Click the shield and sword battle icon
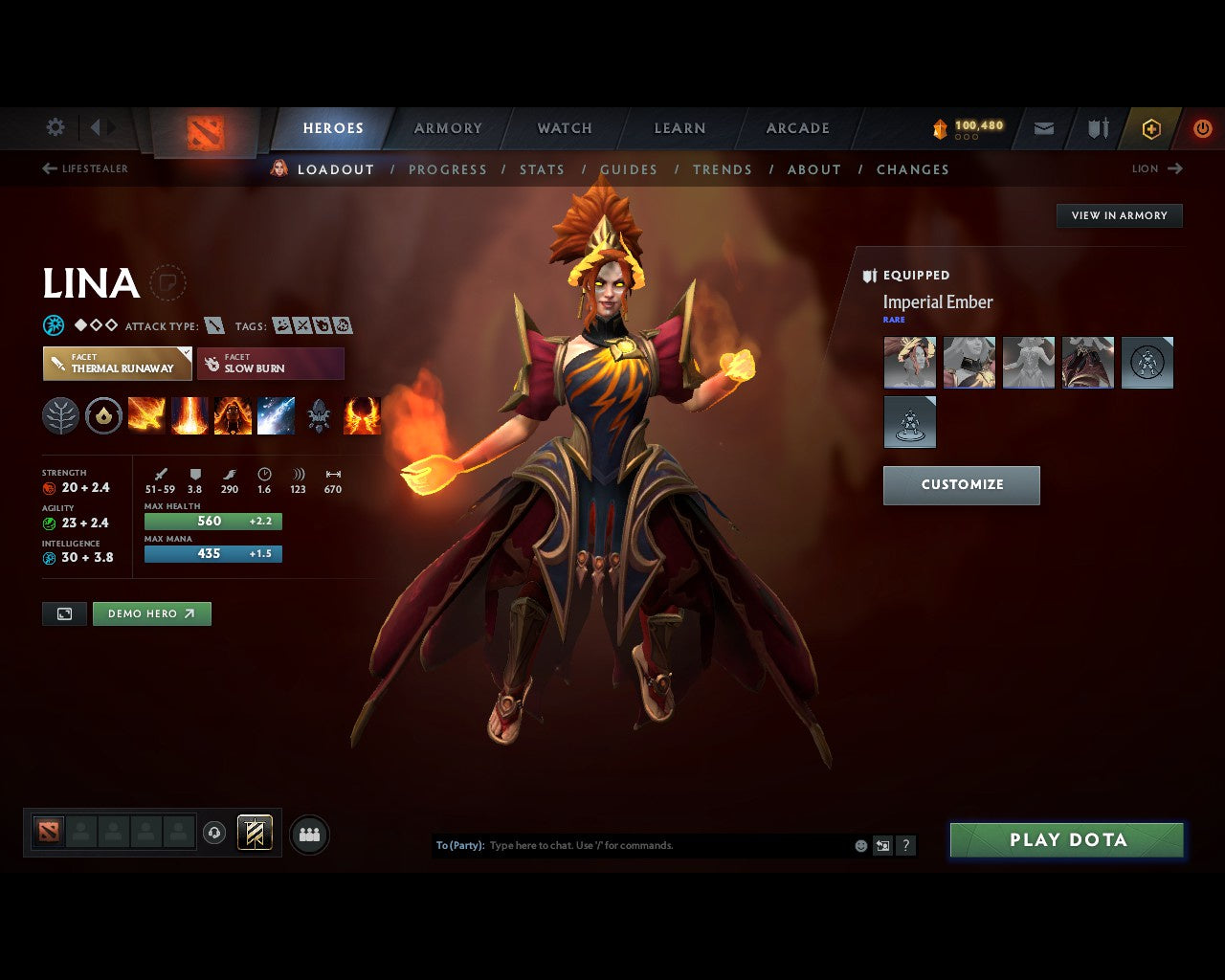This screenshot has width=1225, height=980. [1097, 128]
